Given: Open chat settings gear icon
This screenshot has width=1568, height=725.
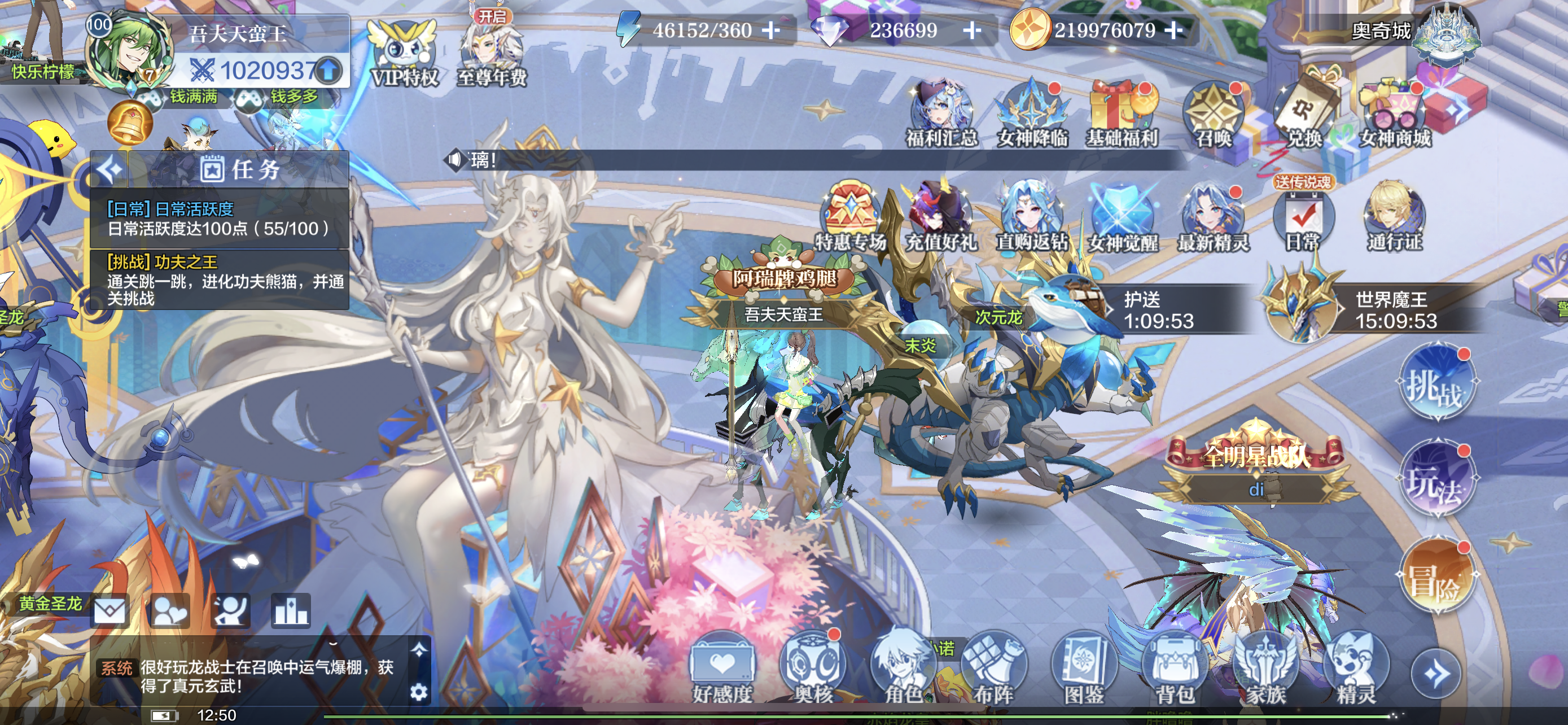Looking at the screenshot, I should click(x=419, y=692).
